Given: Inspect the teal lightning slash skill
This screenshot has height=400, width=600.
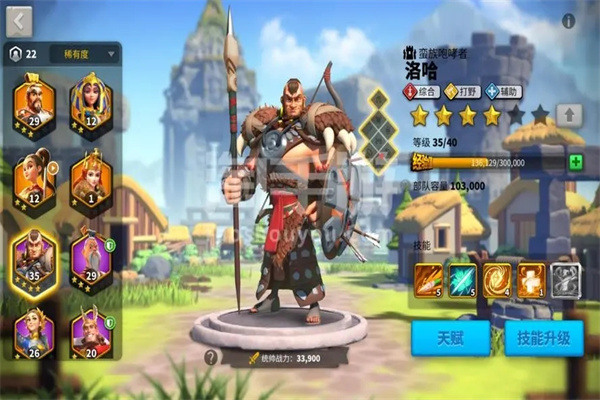Looking at the screenshot, I should pyautogui.click(x=462, y=278).
